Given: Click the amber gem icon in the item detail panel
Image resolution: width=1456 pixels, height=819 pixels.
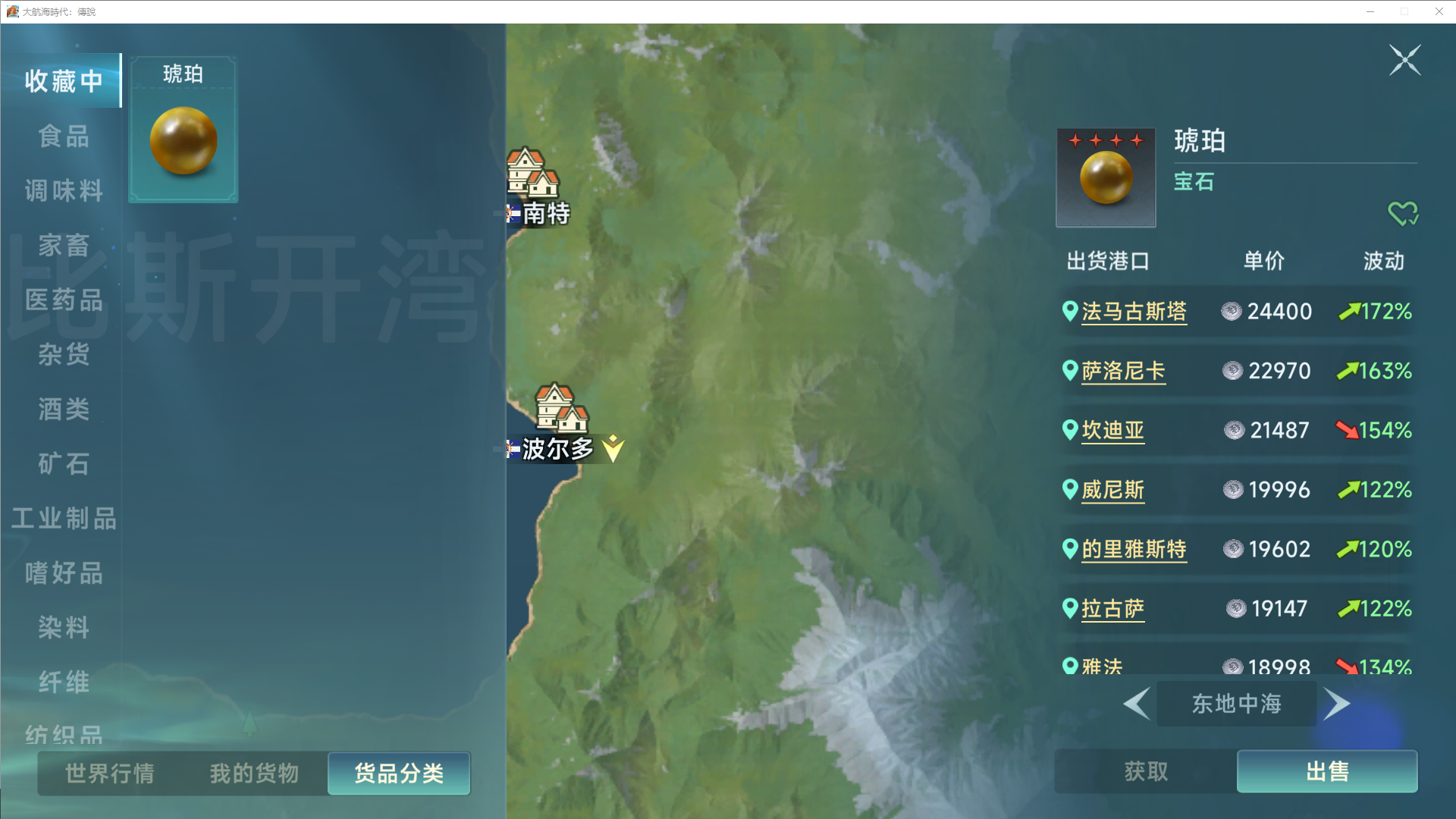Looking at the screenshot, I should click(1106, 177).
